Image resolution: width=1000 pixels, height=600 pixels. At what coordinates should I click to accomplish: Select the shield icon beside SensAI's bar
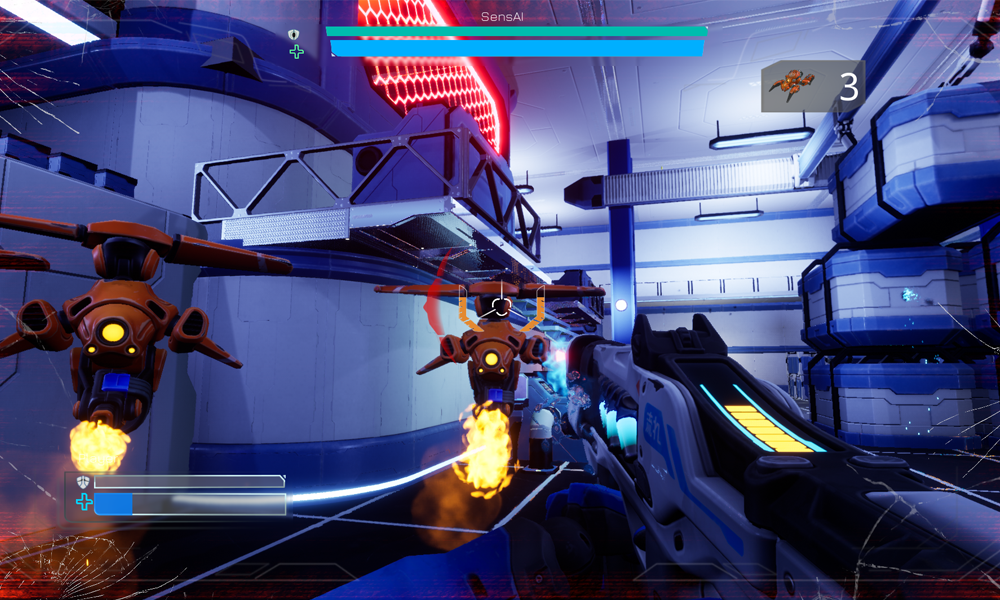point(294,35)
